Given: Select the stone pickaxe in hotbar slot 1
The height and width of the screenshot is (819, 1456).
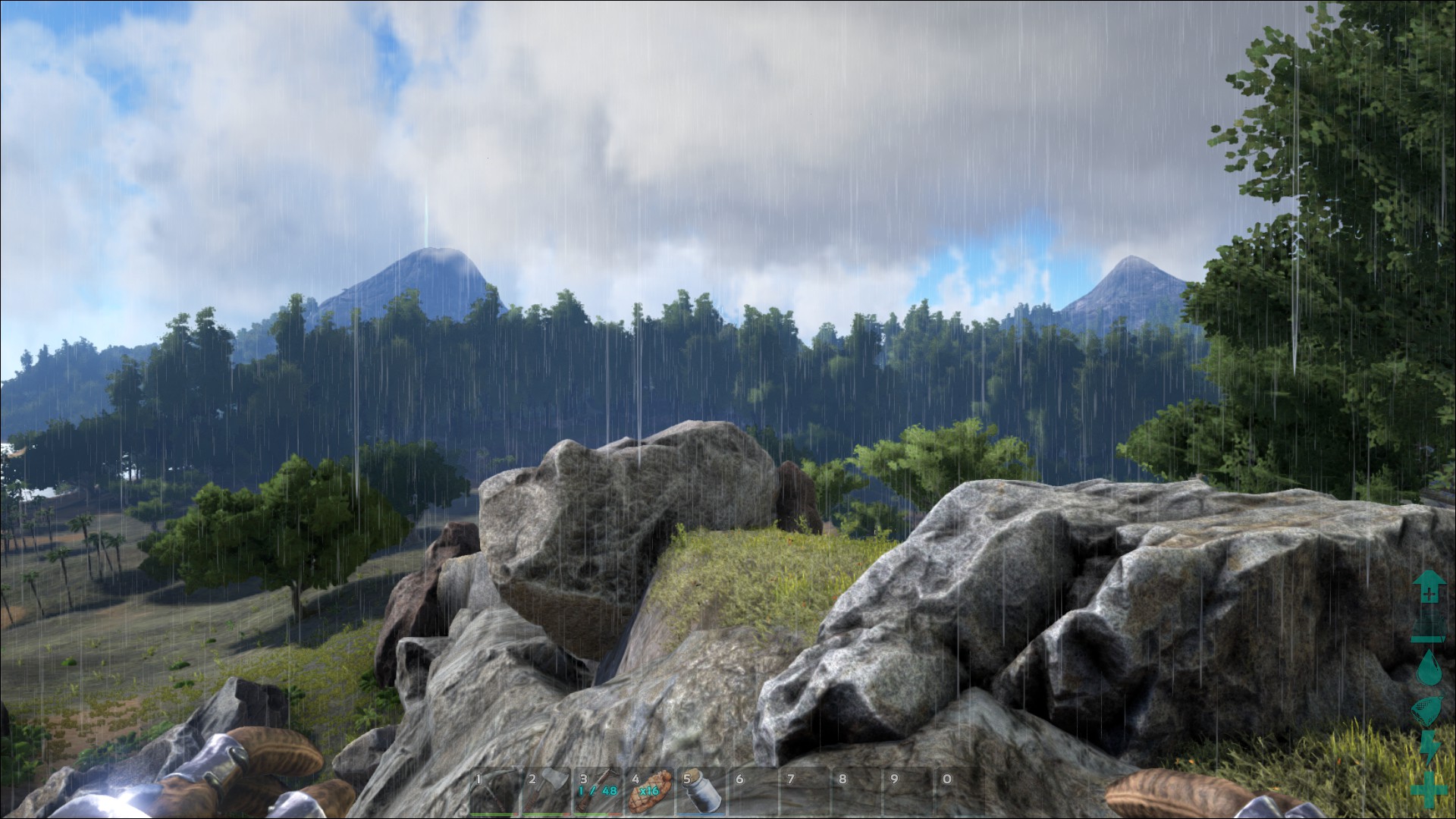Looking at the screenshot, I should [494, 791].
